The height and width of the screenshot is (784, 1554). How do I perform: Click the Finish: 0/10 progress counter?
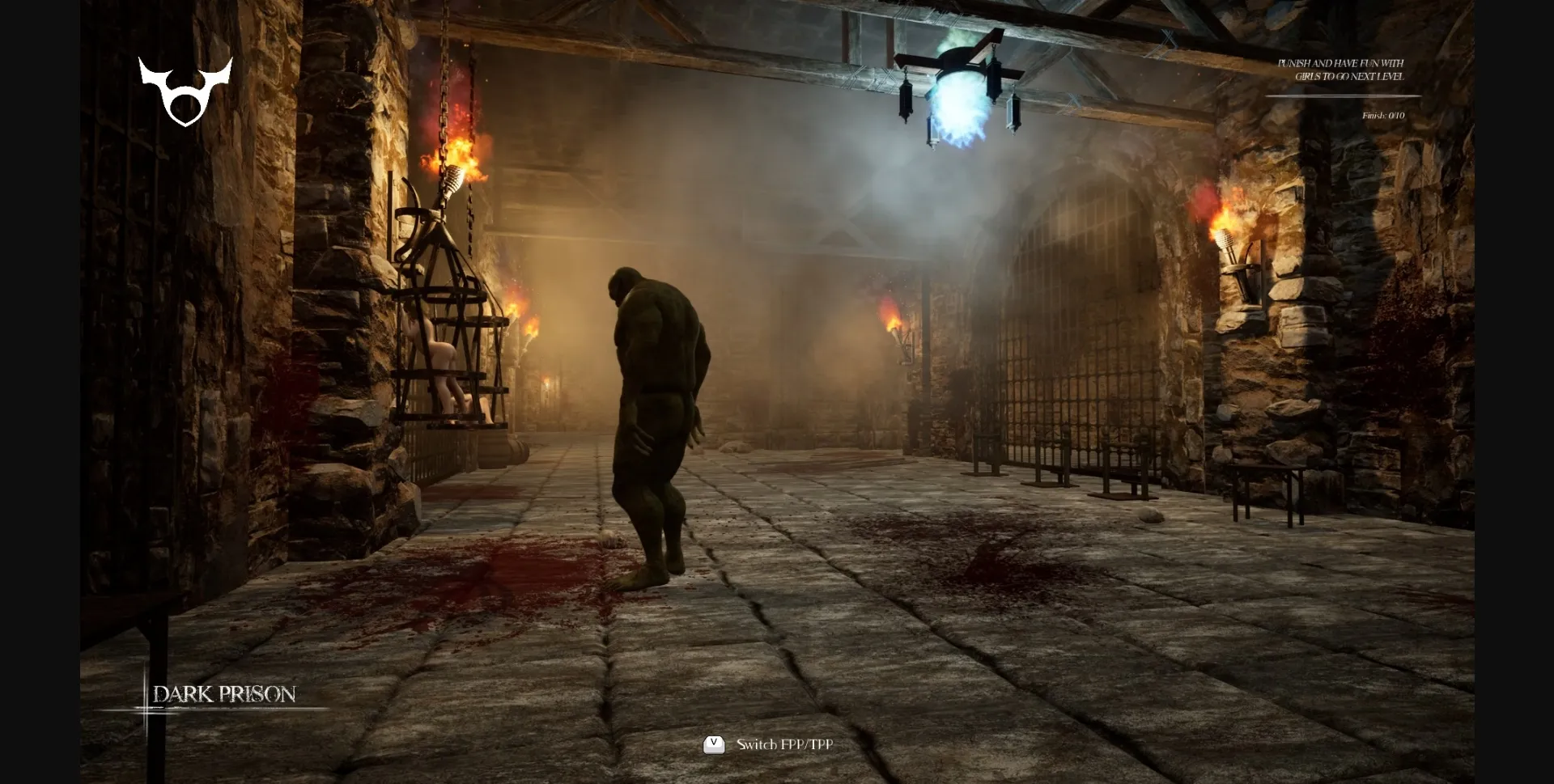[x=1382, y=115]
